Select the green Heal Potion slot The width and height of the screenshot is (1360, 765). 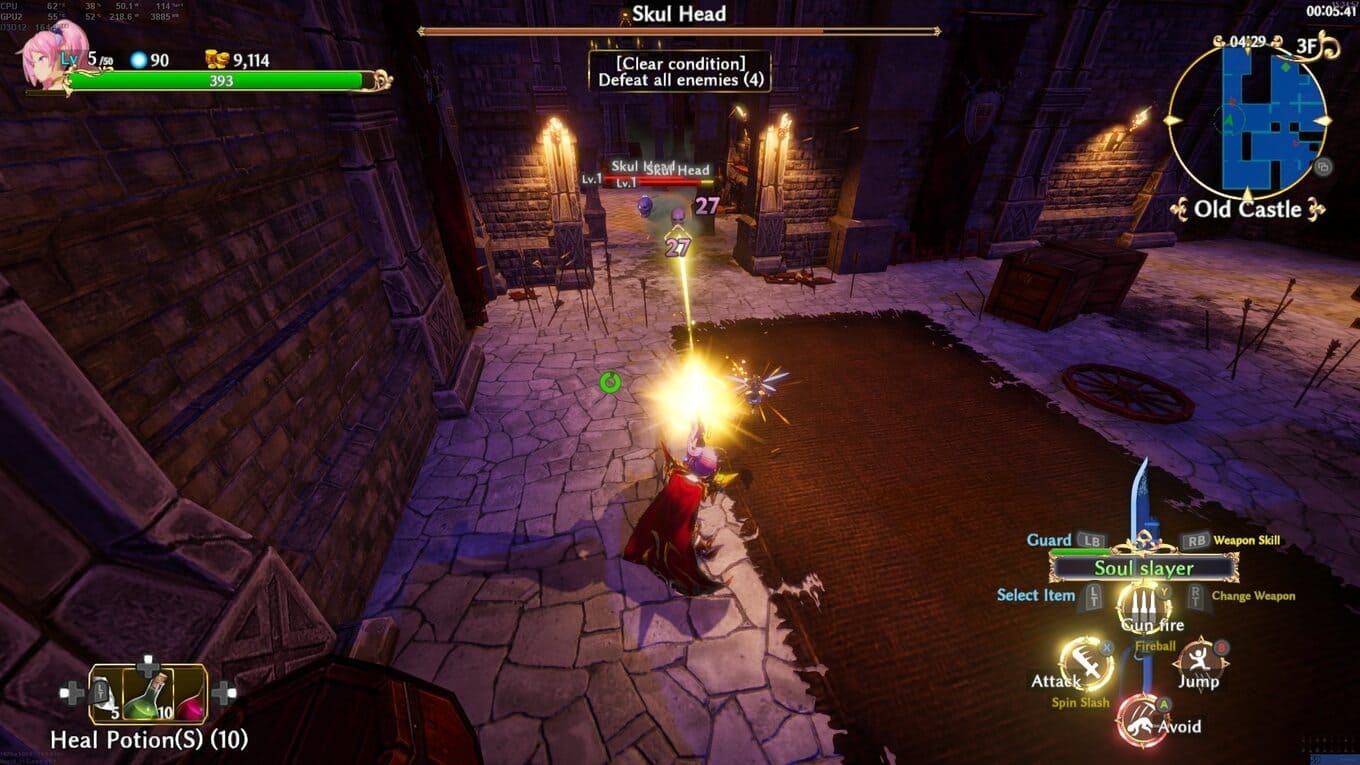pyautogui.click(x=147, y=694)
